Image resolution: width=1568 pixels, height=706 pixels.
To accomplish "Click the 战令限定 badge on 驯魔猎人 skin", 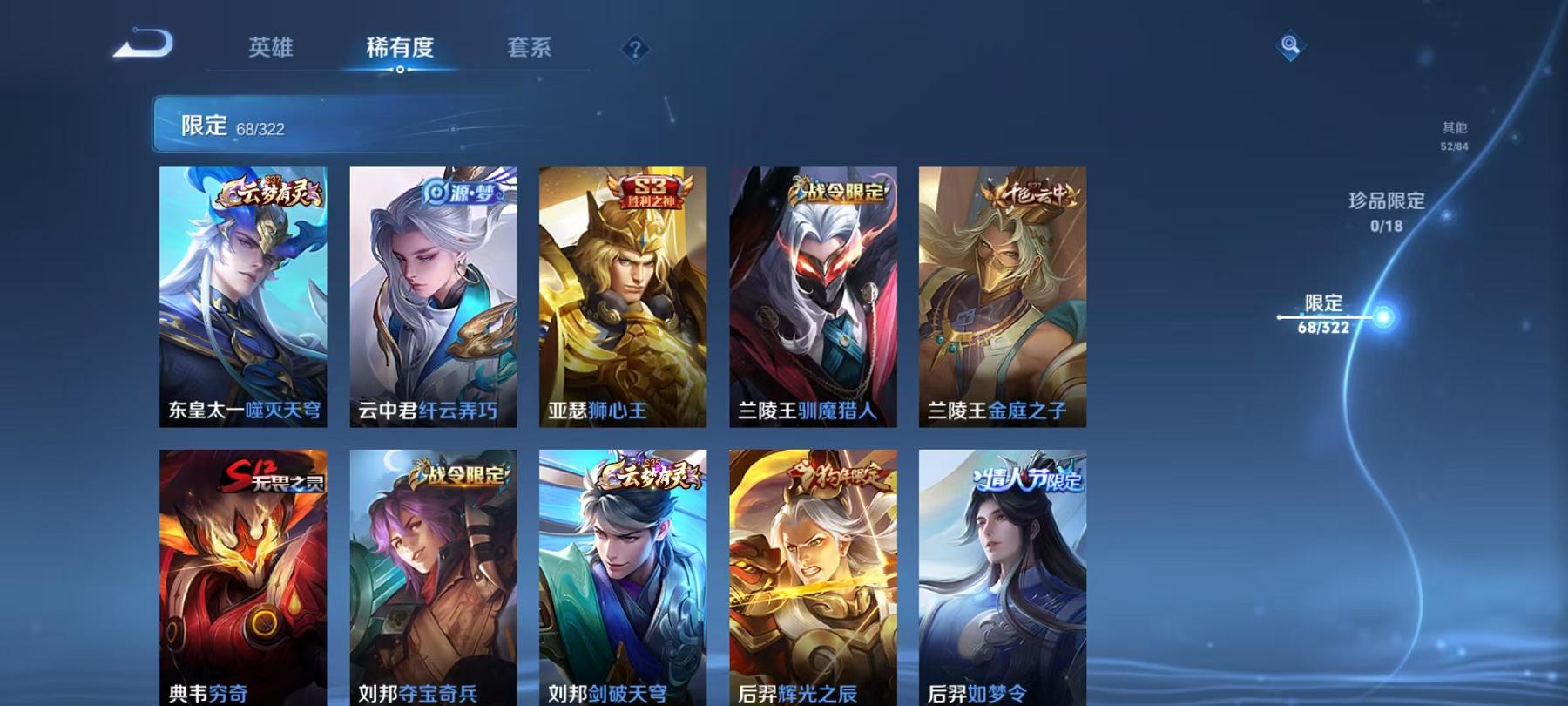I will coord(839,193).
